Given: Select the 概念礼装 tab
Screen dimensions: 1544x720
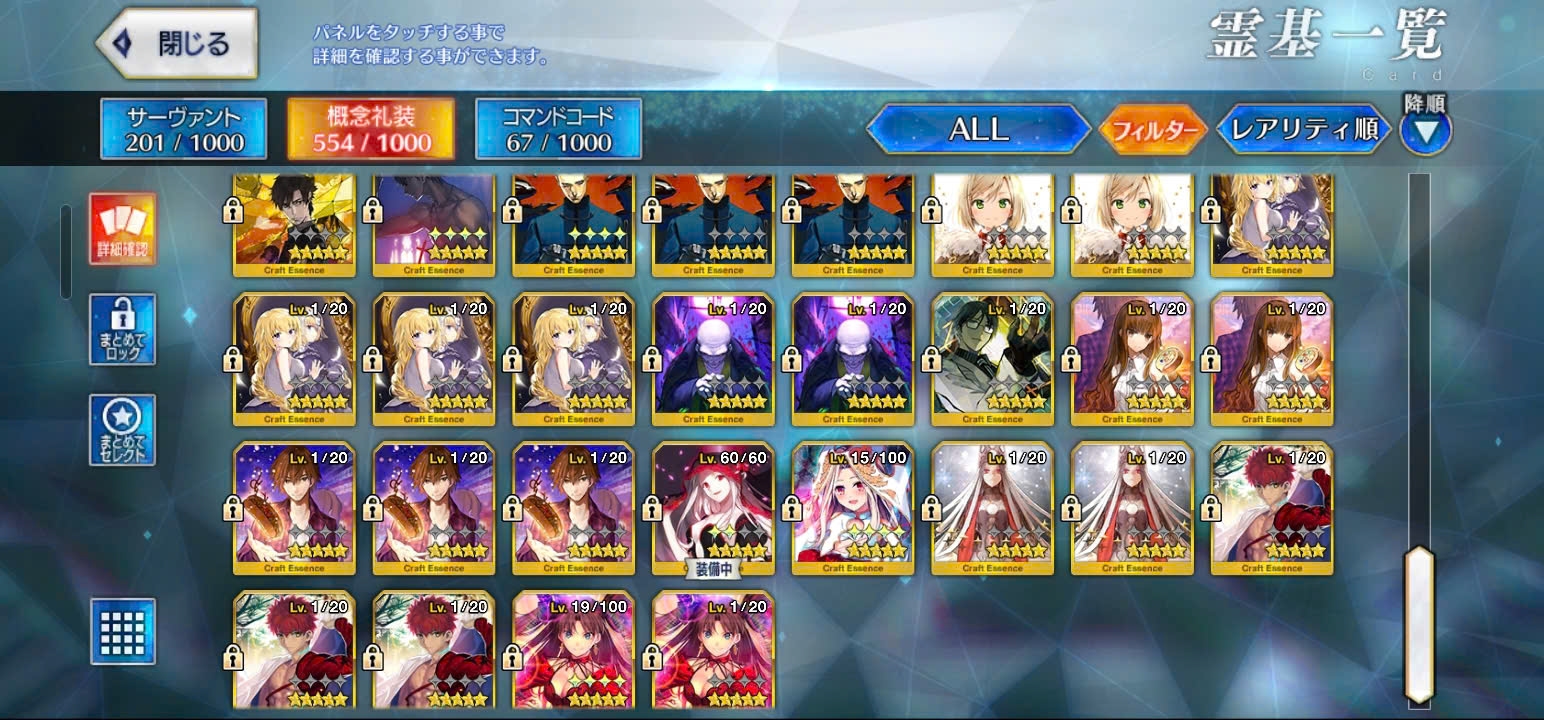Looking at the screenshot, I should click(x=371, y=129).
